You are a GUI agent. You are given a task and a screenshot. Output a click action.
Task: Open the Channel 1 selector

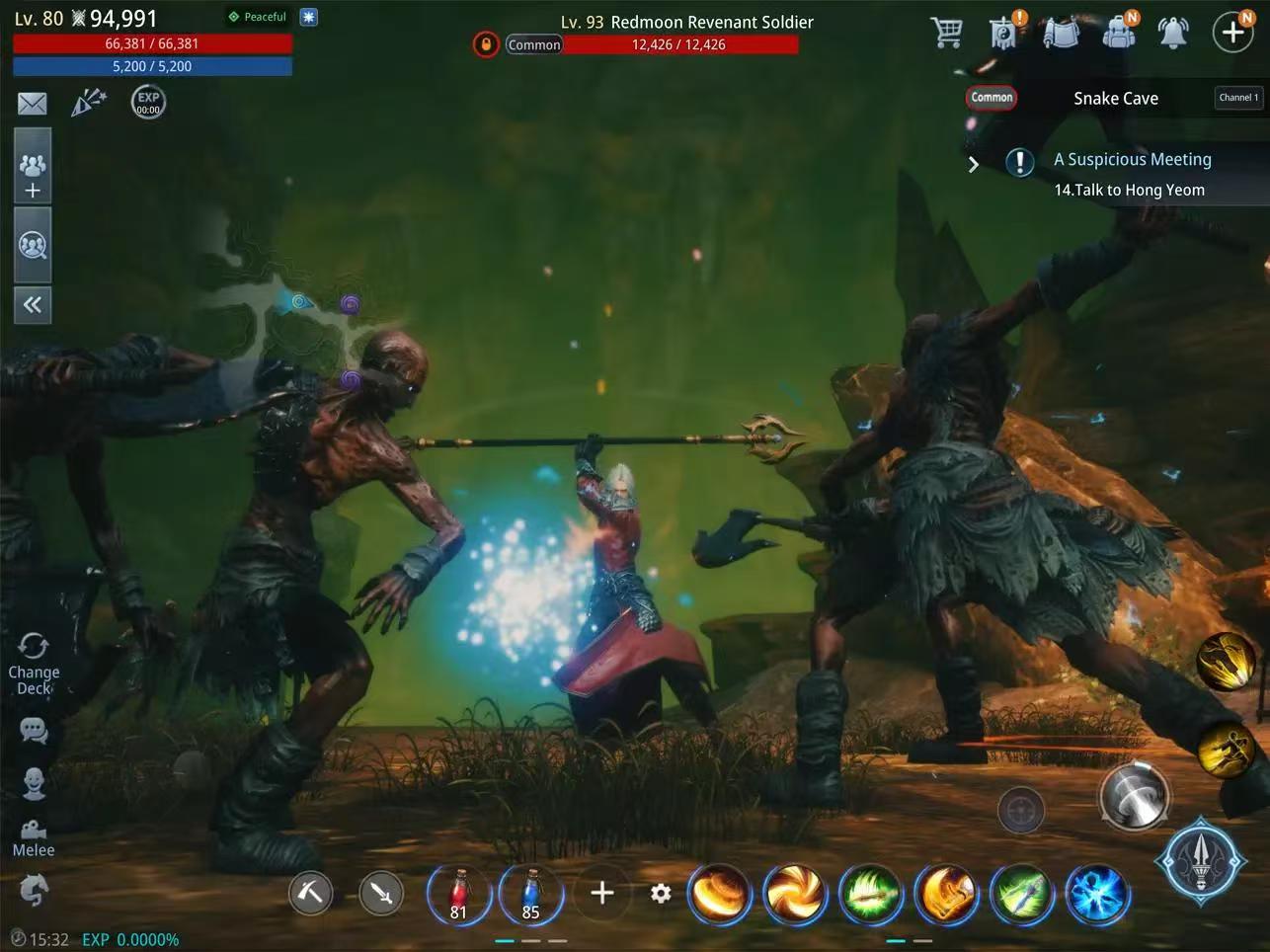[1238, 98]
